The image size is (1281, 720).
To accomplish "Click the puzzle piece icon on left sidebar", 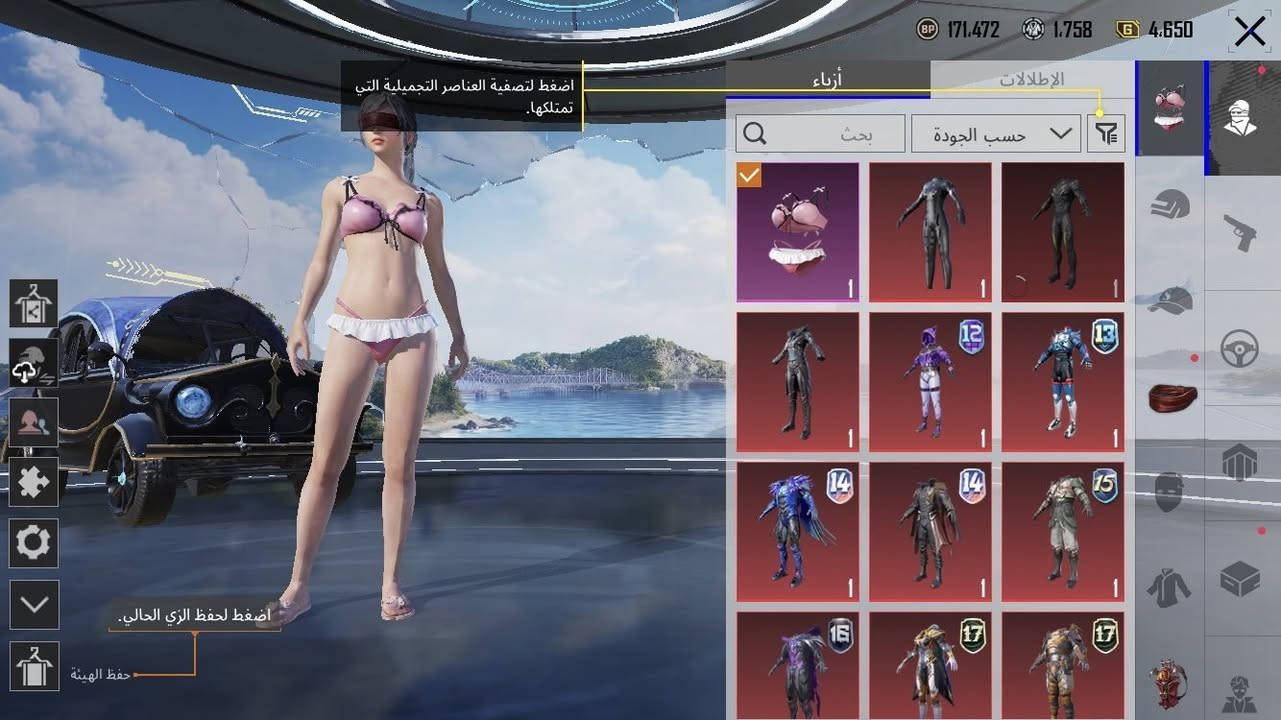I will point(33,481).
